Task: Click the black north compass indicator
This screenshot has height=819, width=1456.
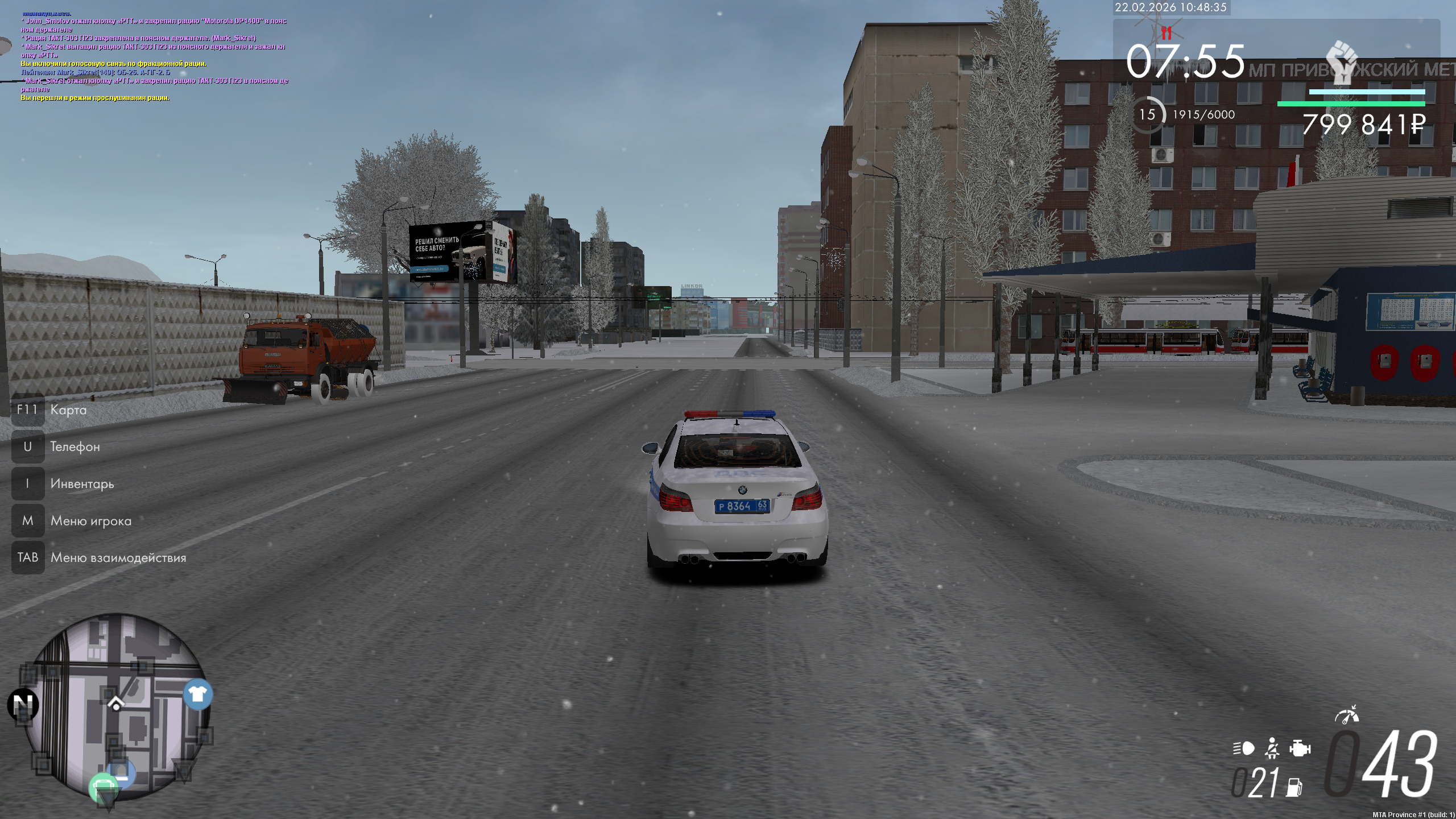Action: click(x=23, y=705)
